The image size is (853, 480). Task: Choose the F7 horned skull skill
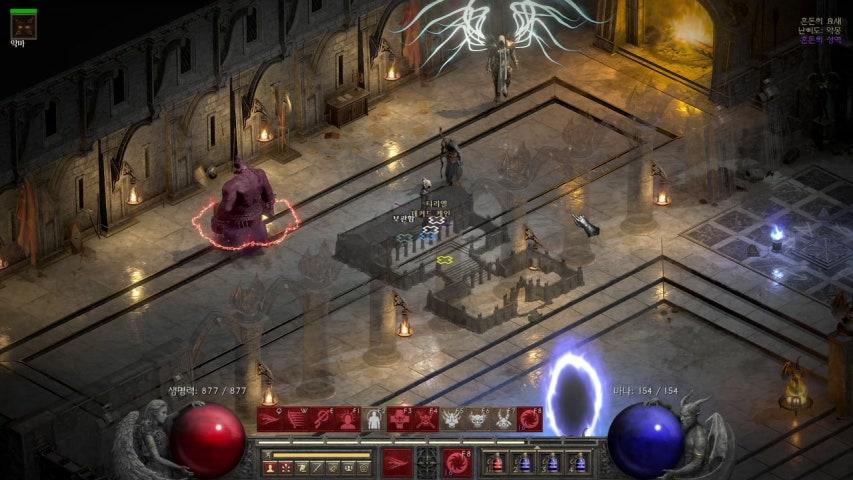[x=504, y=419]
